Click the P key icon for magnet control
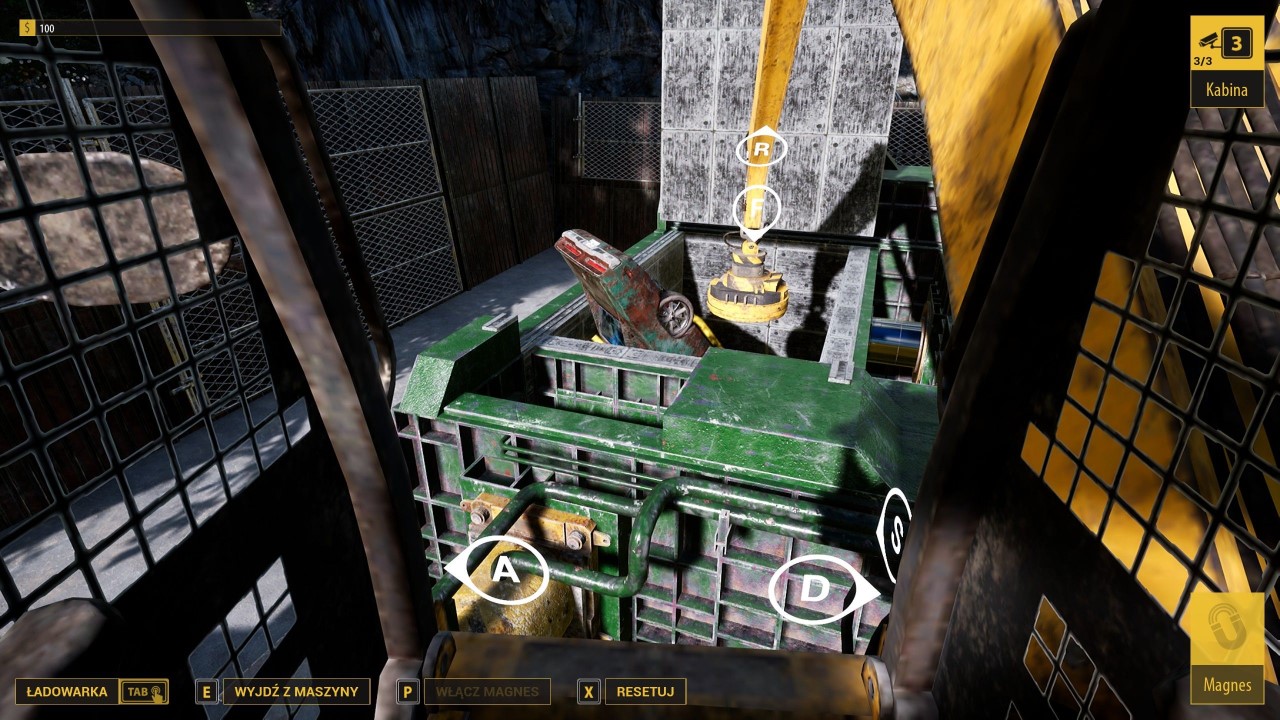Viewport: 1280px width, 720px height. [406, 691]
